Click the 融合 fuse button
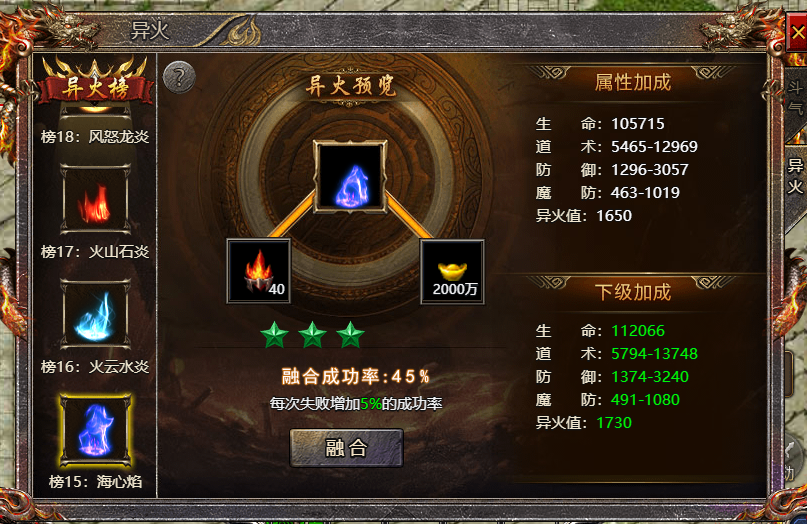 click(x=346, y=448)
